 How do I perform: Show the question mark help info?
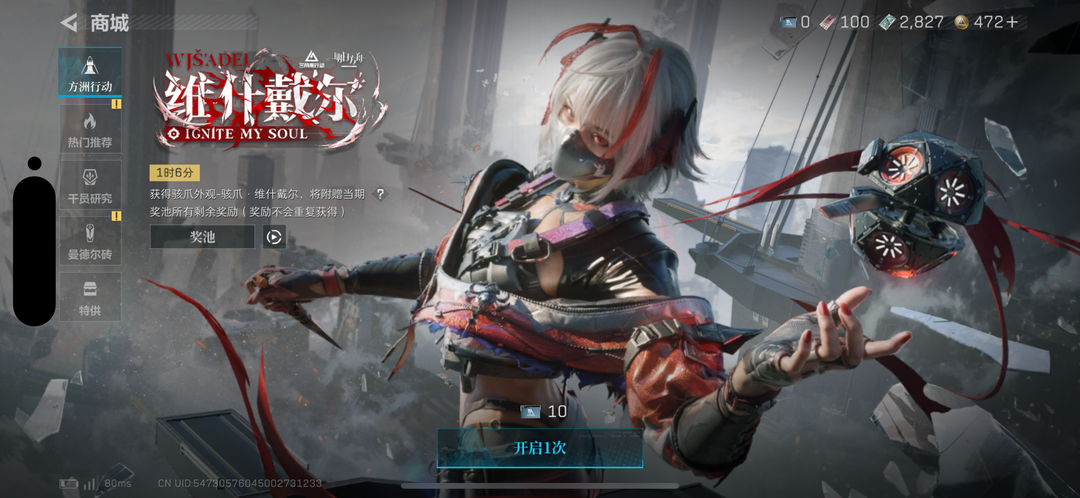(x=379, y=194)
